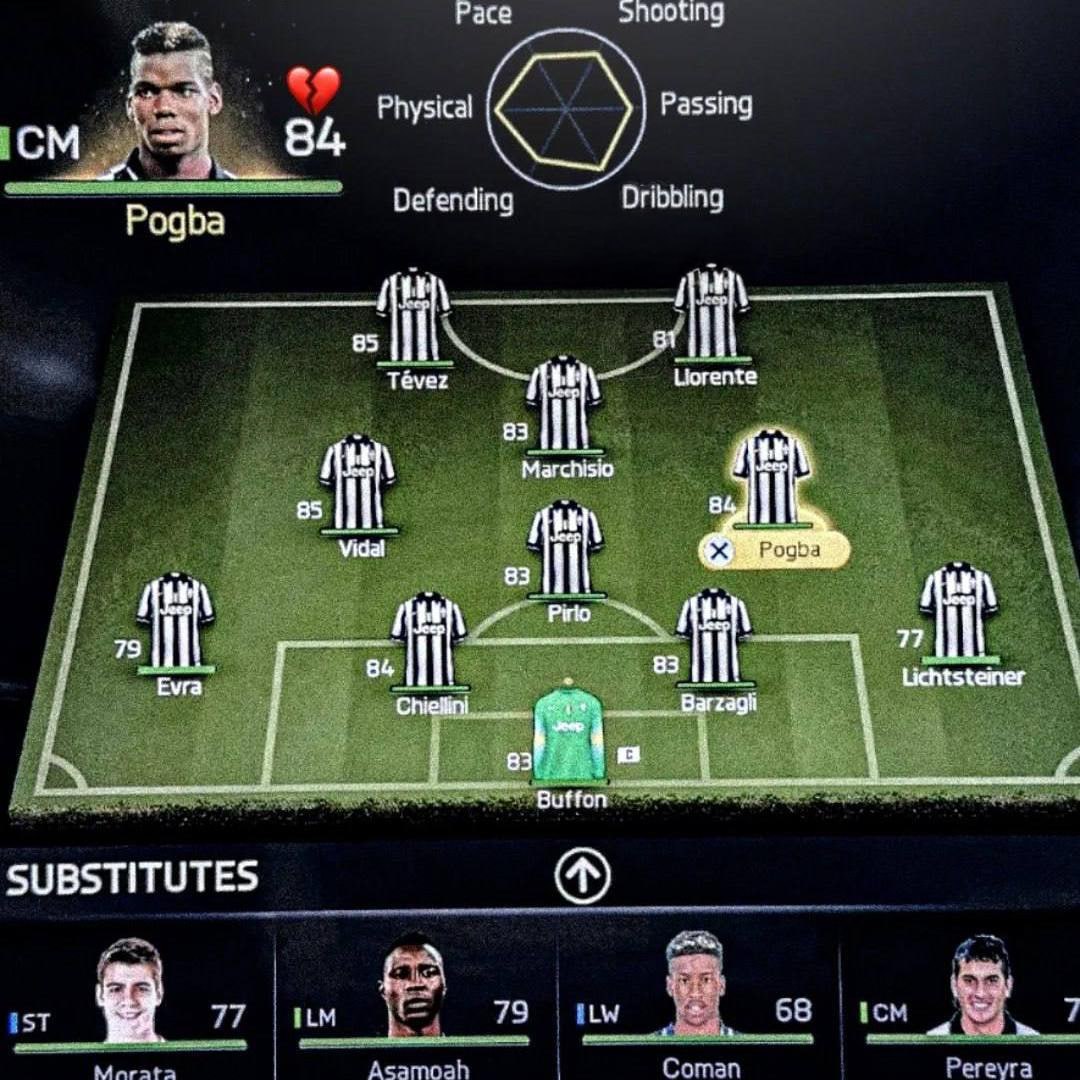Screen dimensions: 1080x1080
Task: Select Tévez's shirt on the pitch
Action: coord(413,315)
